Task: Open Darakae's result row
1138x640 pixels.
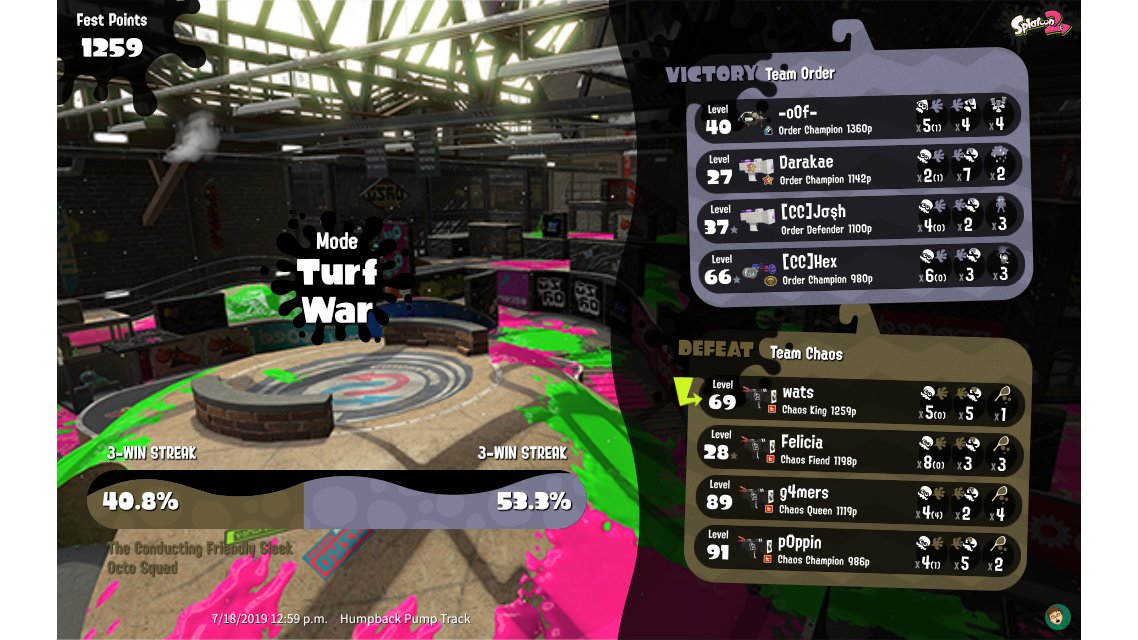Action: click(860, 166)
